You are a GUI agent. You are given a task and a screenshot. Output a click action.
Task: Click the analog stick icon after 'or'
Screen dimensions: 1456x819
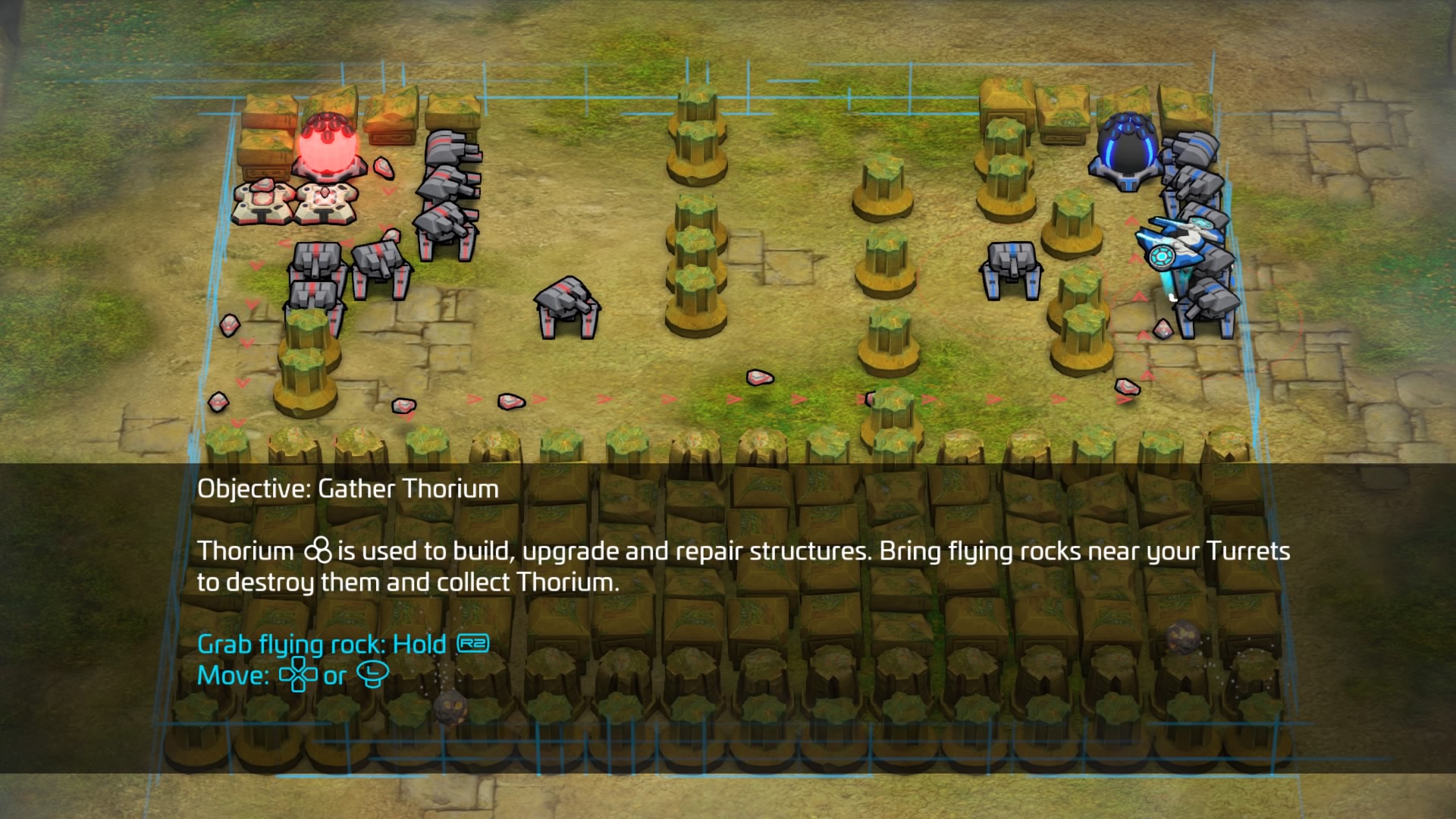click(374, 673)
